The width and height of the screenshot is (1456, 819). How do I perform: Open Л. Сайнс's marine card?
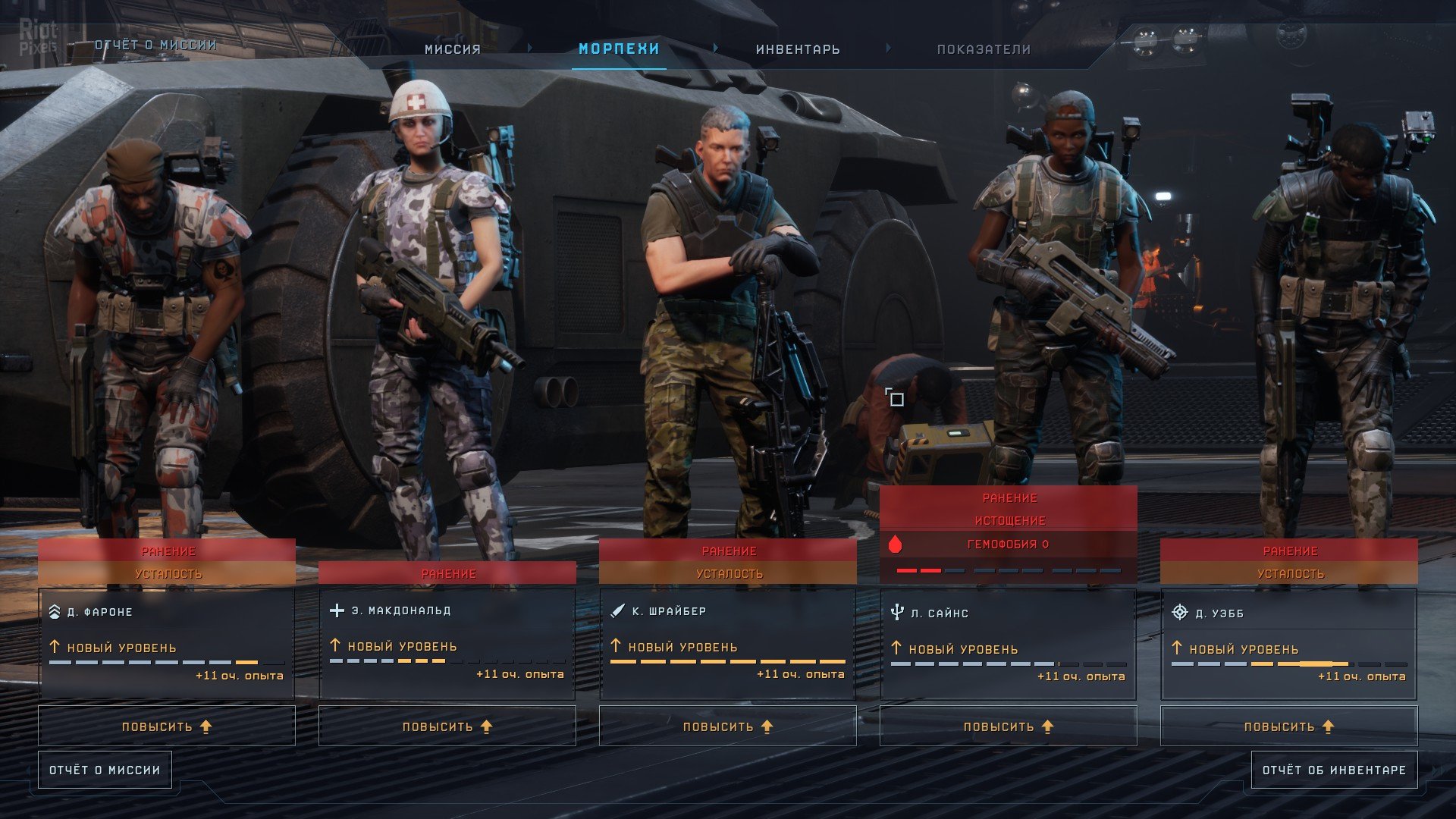click(1009, 643)
